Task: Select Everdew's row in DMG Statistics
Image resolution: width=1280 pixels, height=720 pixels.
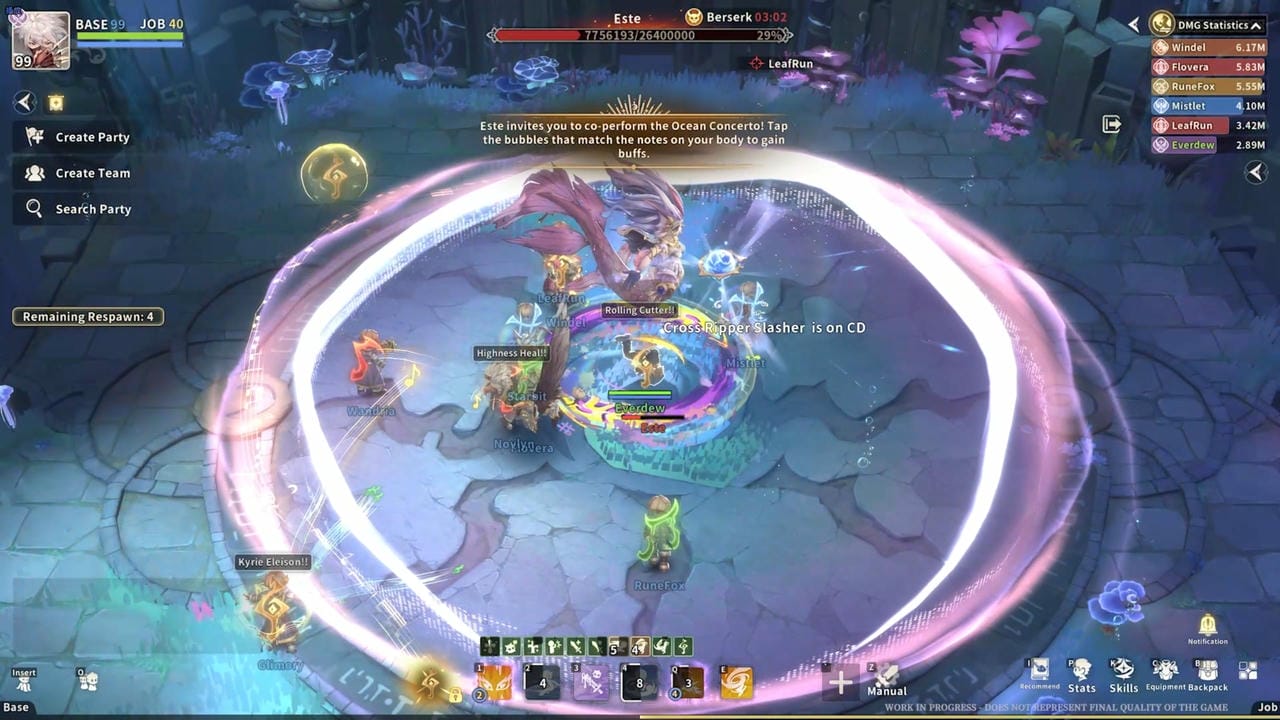Action: (1209, 145)
